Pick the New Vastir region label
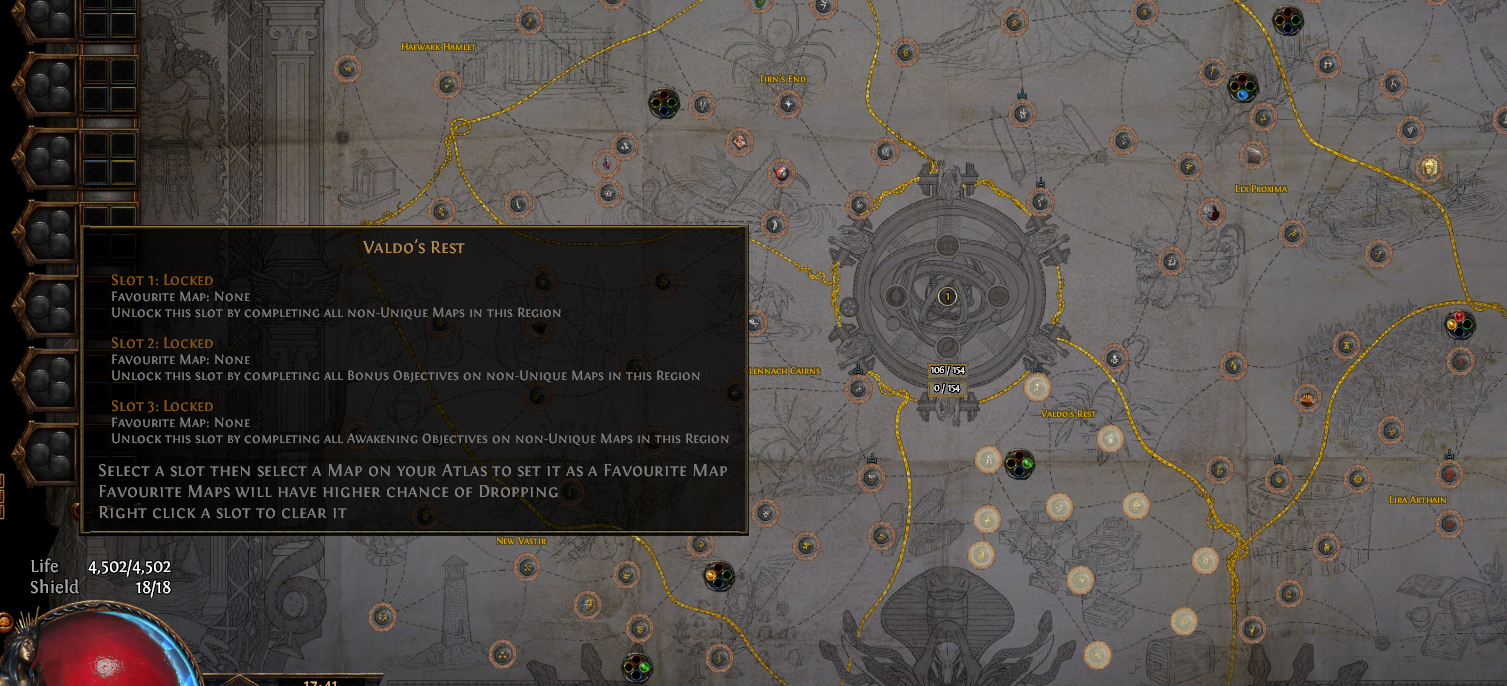1507x686 pixels. 521,541
